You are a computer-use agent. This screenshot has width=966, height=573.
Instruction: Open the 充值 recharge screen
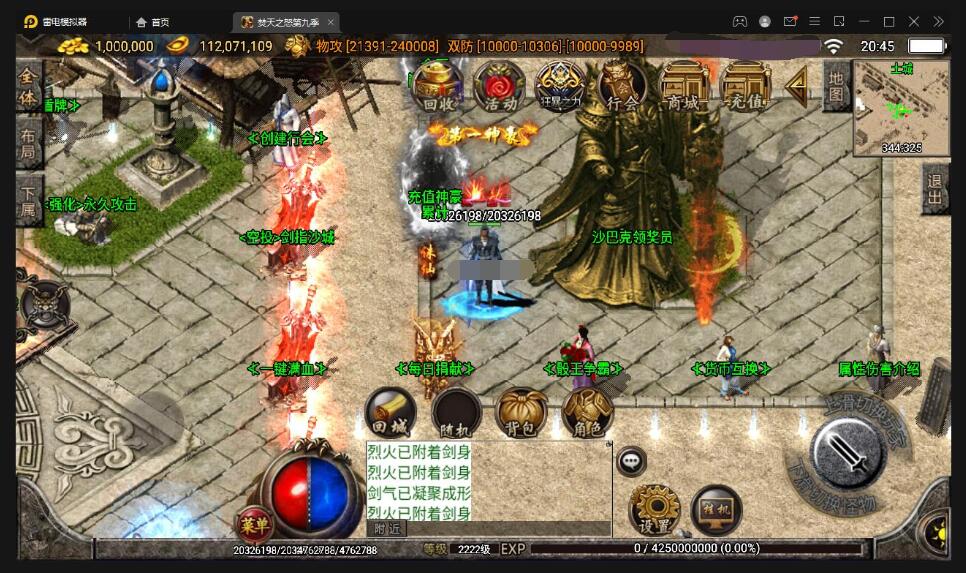pos(745,86)
